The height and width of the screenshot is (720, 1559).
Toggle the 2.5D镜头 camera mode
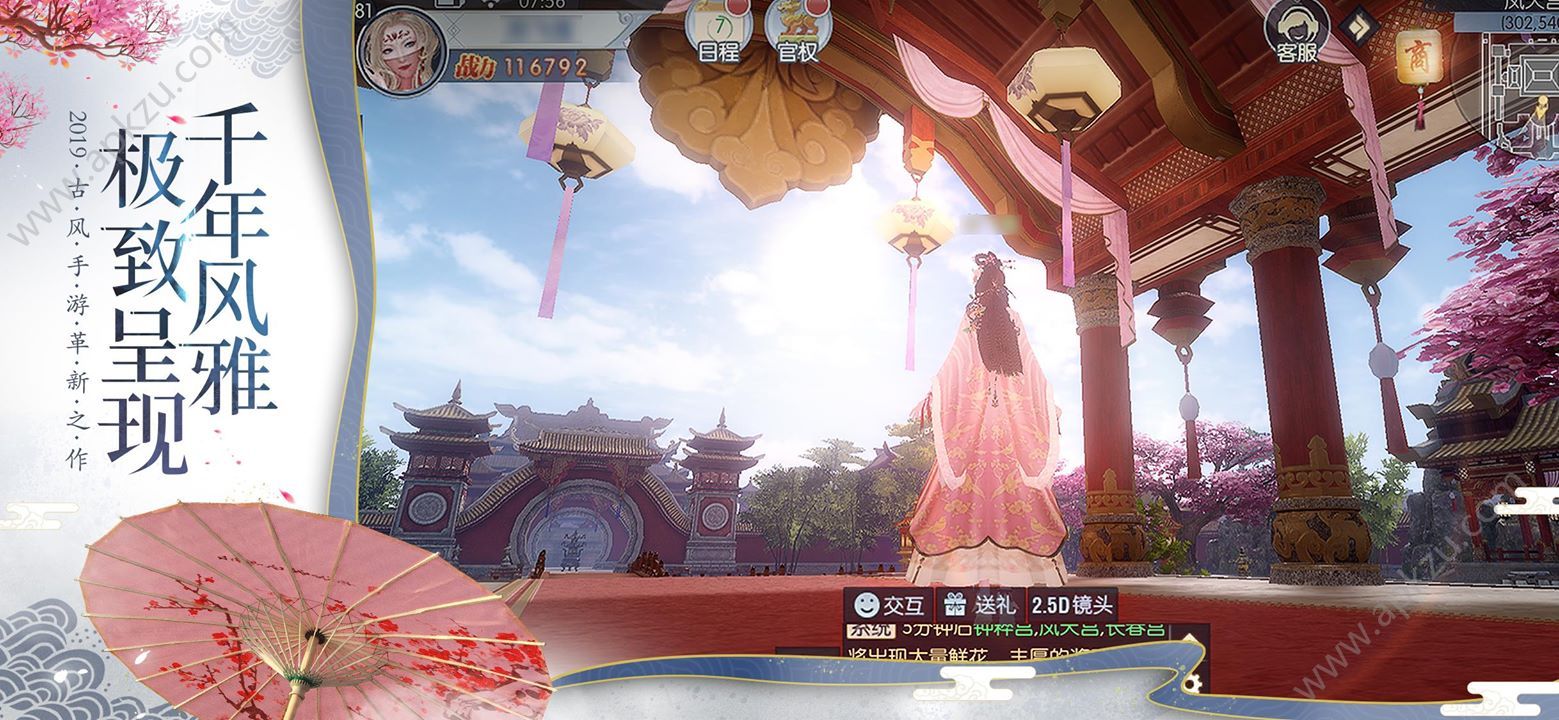point(1071,605)
